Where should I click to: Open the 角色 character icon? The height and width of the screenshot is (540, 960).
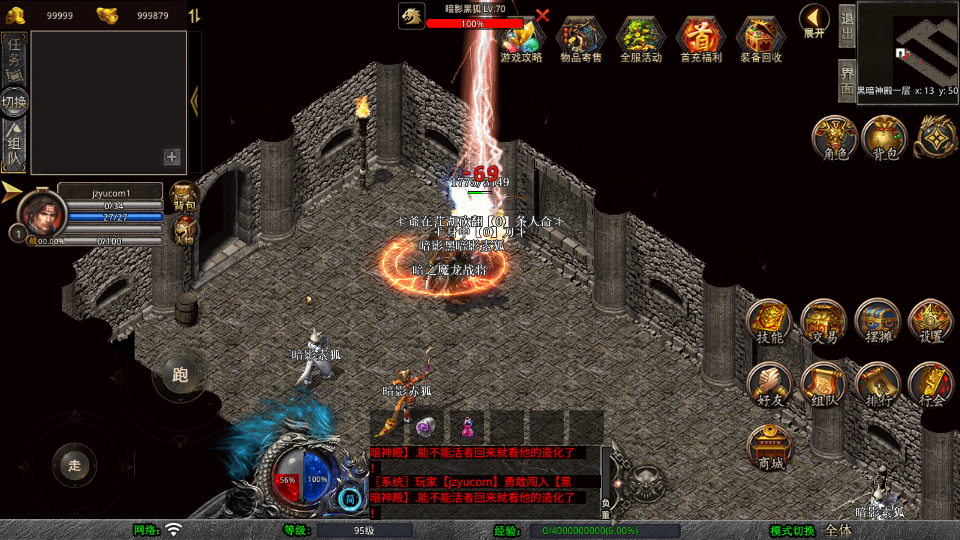pos(834,138)
